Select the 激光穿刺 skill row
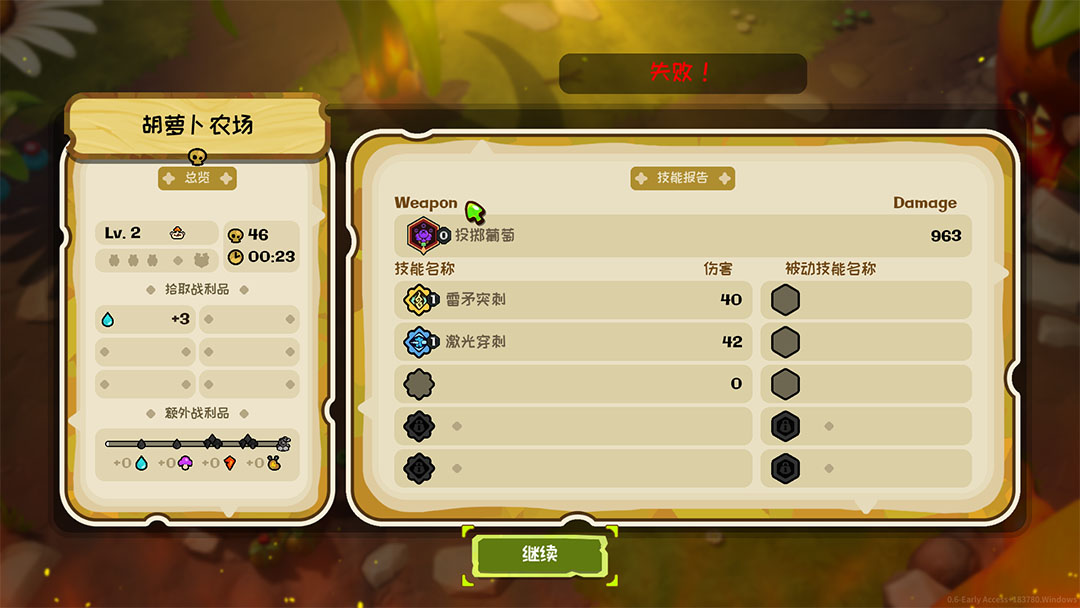Viewport: 1080px width, 608px height. pyautogui.click(x=573, y=342)
